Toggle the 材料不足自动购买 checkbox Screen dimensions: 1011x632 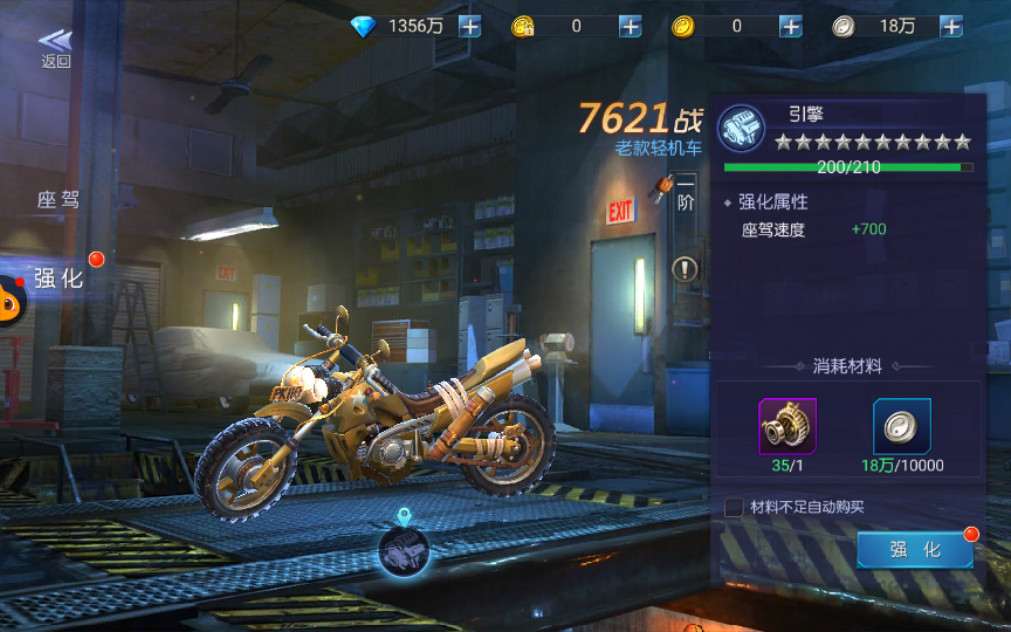pos(734,507)
